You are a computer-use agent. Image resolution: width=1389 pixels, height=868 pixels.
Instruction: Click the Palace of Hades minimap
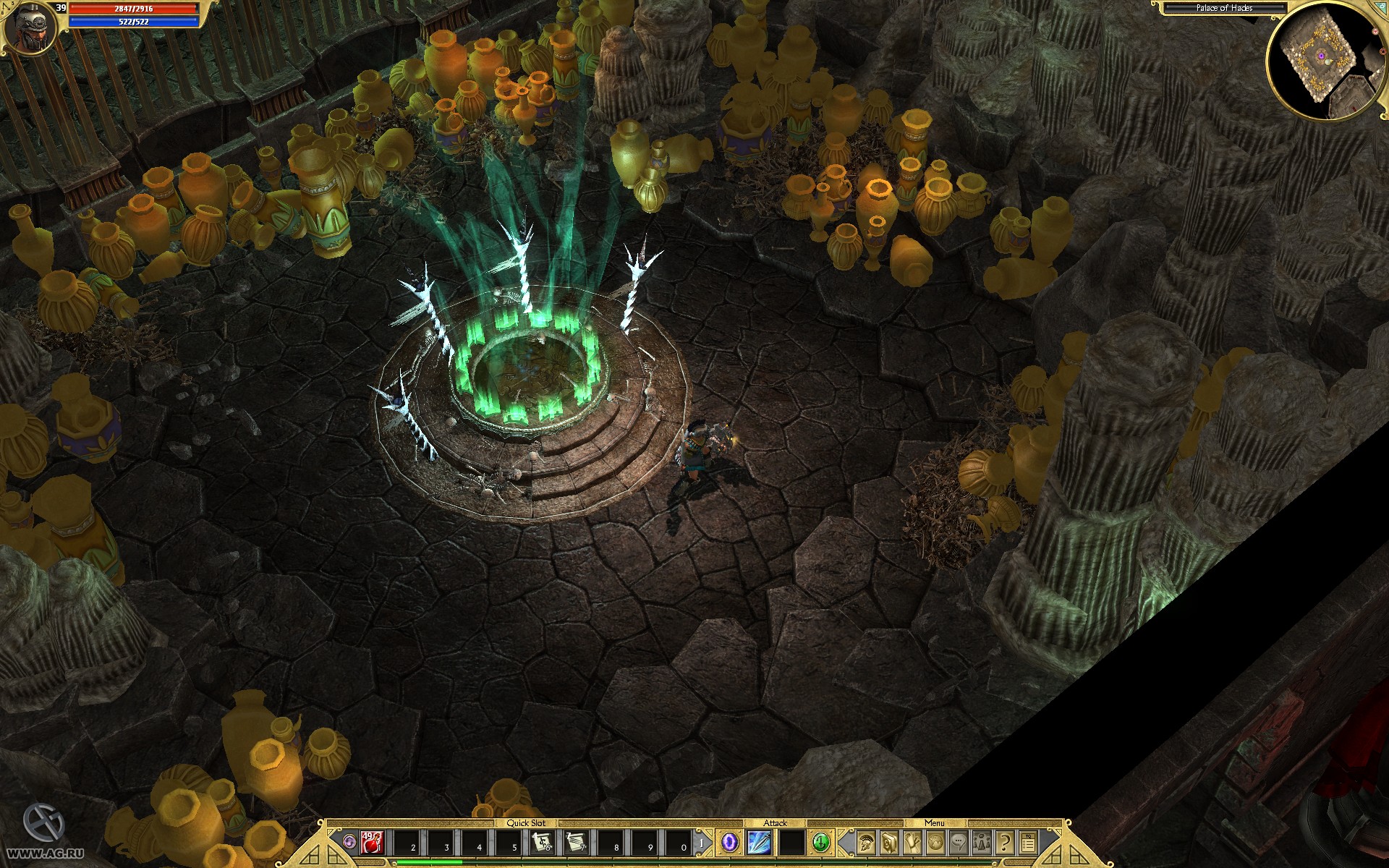(x=1324, y=58)
